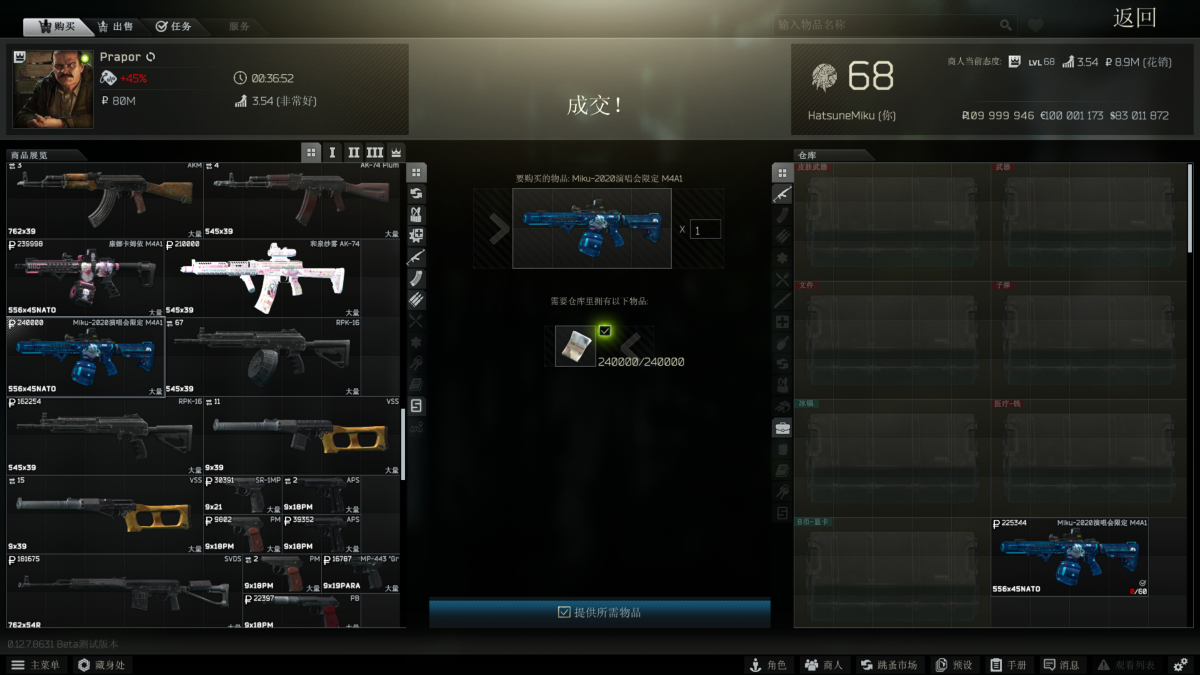Confirm the deal with 提供所需物品 button
The height and width of the screenshot is (675, 1200).
[600, 612]
